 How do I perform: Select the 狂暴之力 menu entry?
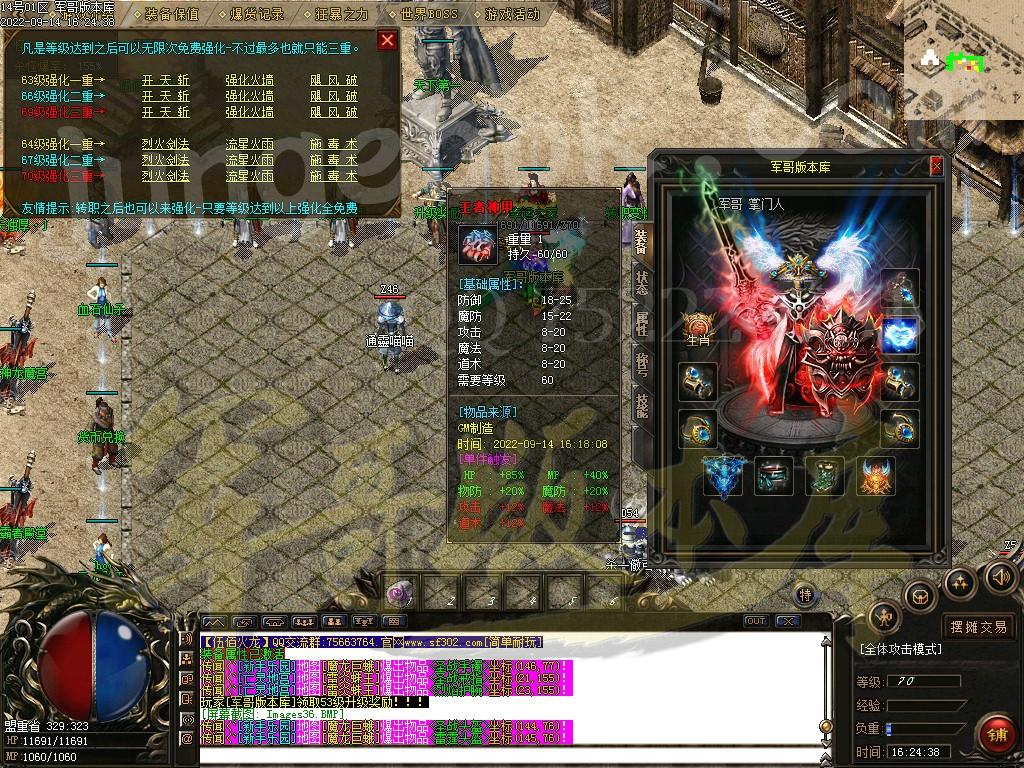tap(341, 15)
